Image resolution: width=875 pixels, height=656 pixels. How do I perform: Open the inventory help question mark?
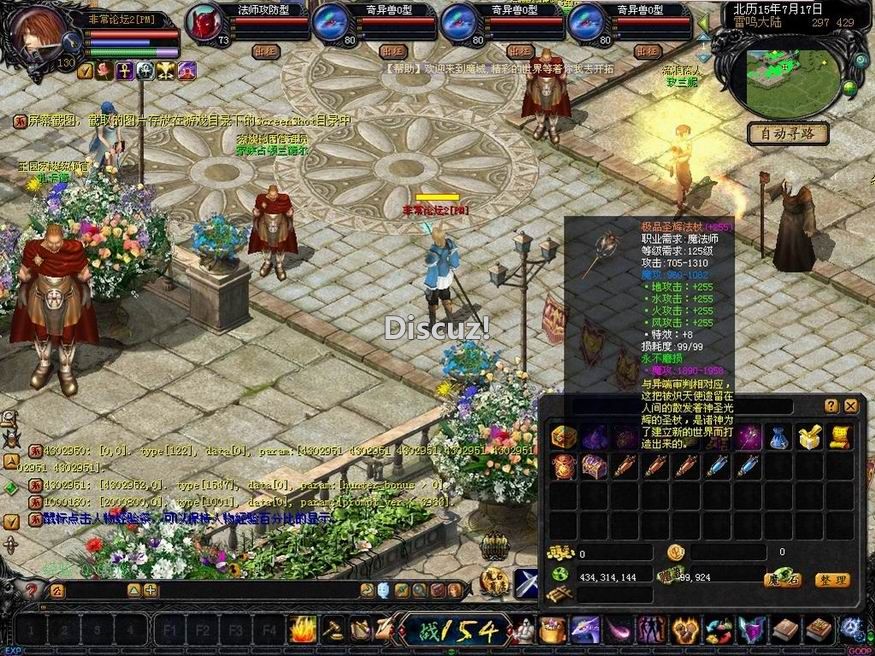(x=831, y=406)
